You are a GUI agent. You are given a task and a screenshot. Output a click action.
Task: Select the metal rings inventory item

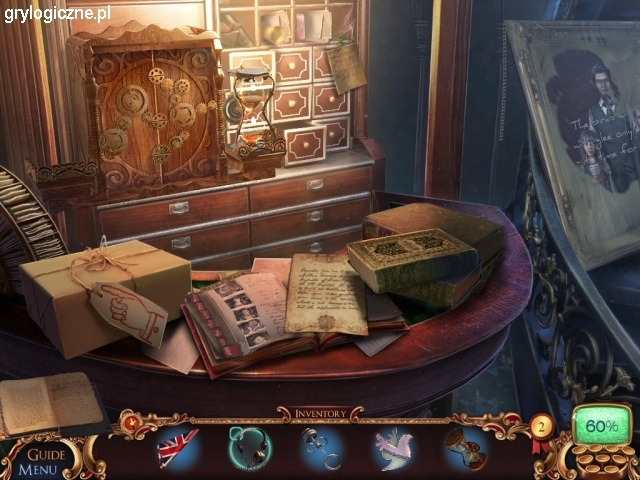[x=322, y=447]
